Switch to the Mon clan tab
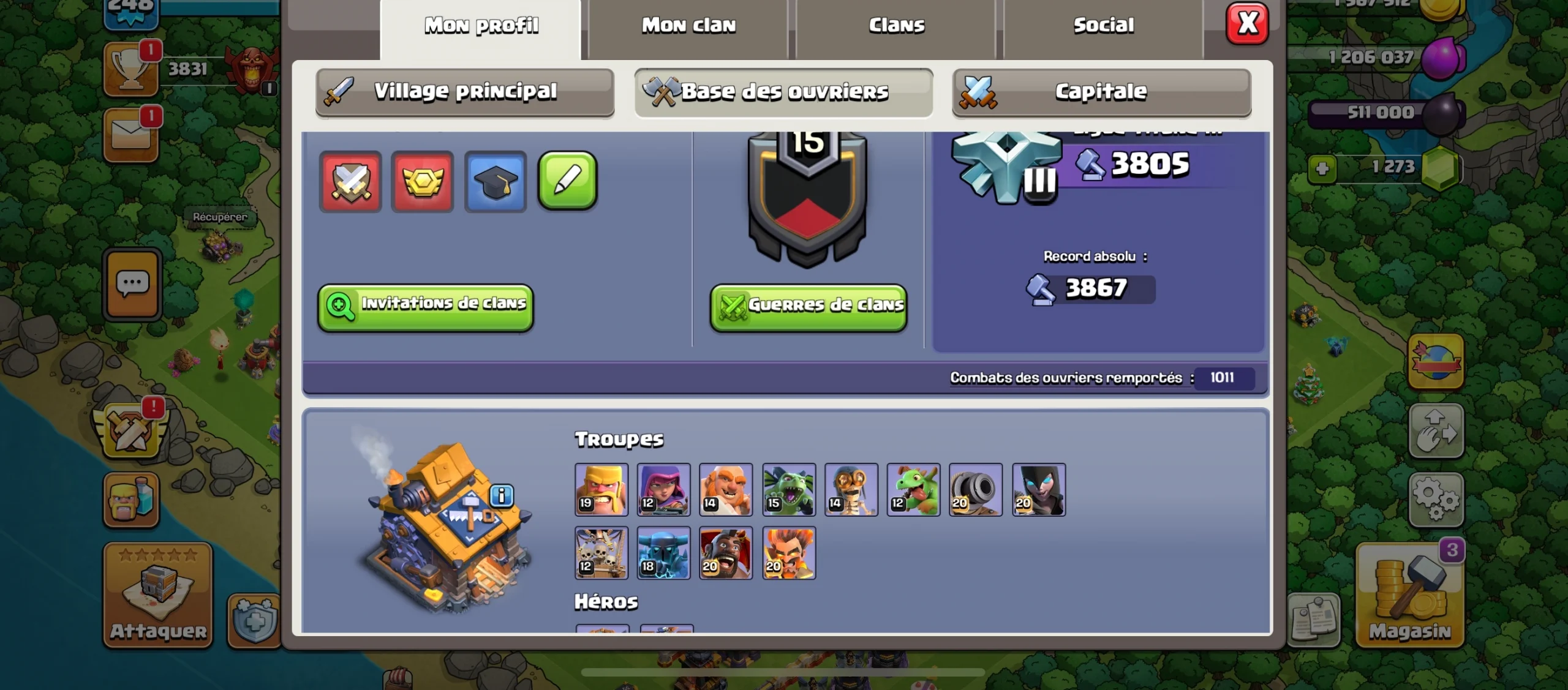 tap(688, 26)
